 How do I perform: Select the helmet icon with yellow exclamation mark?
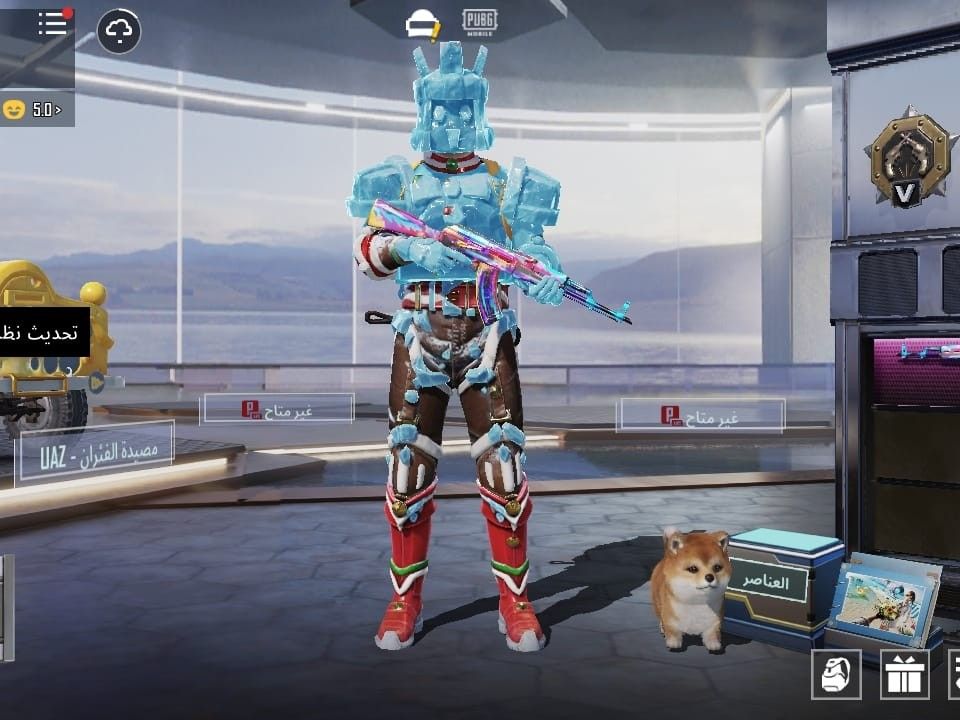422,24
